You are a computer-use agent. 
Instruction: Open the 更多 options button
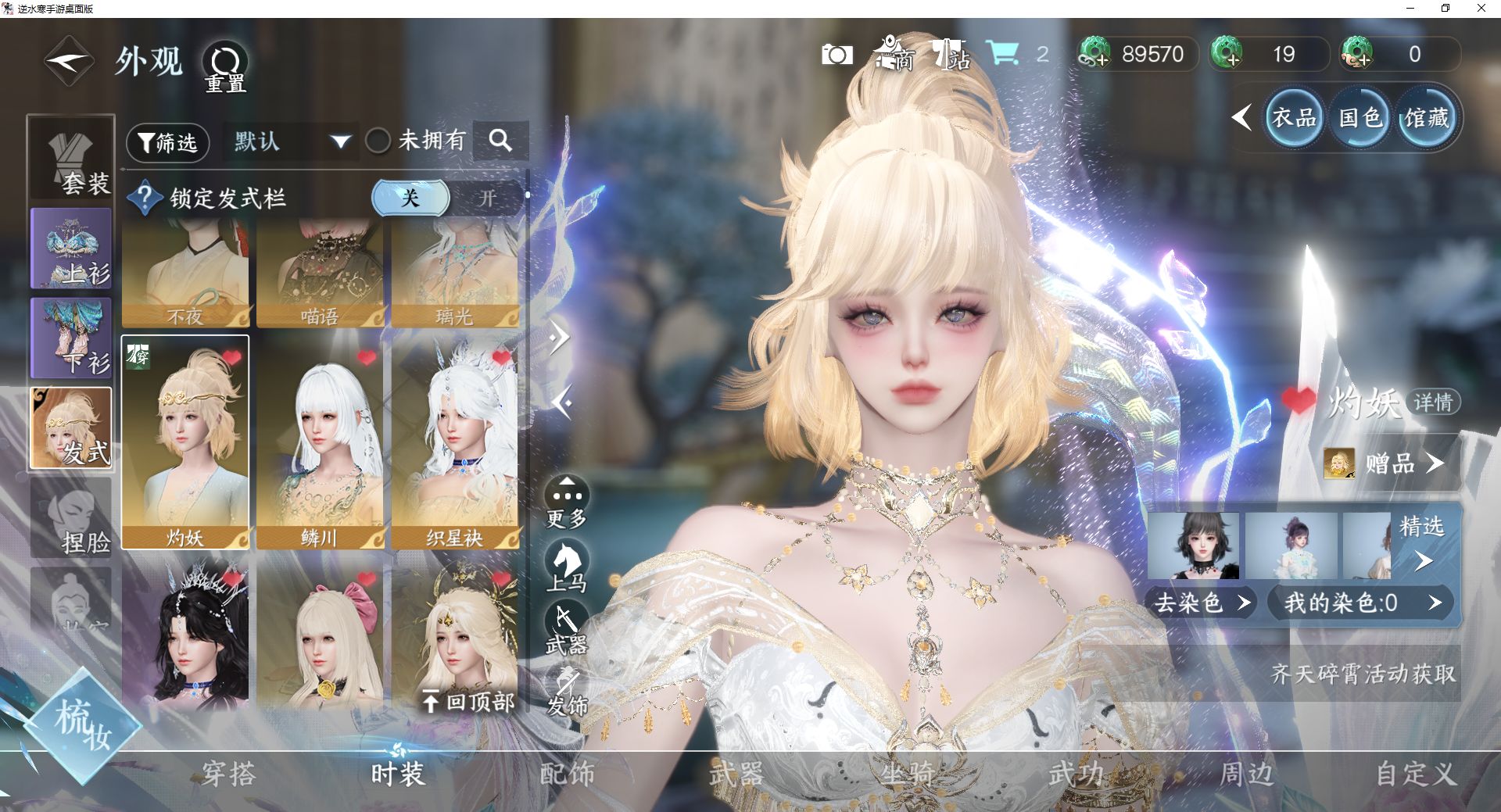(x=567, y=502)
